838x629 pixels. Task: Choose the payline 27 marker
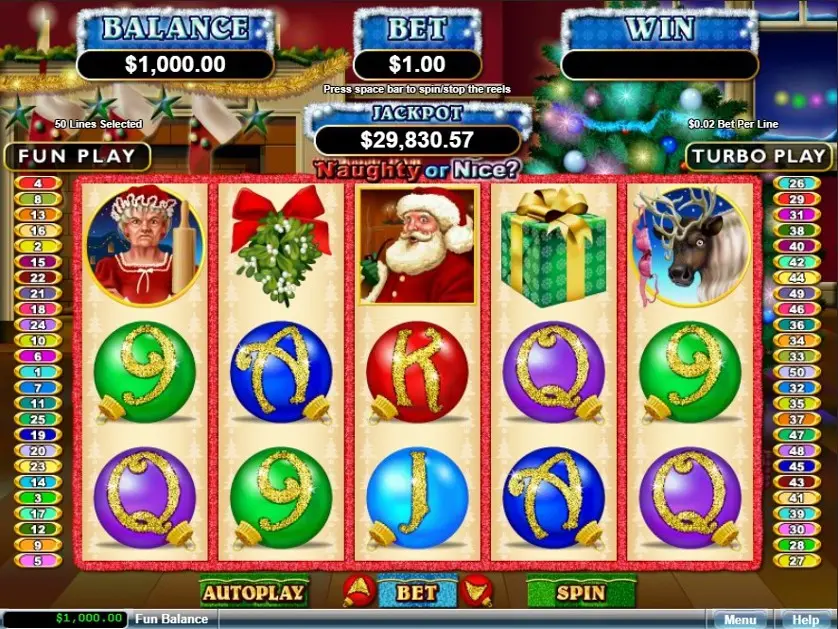click(797, 561)
